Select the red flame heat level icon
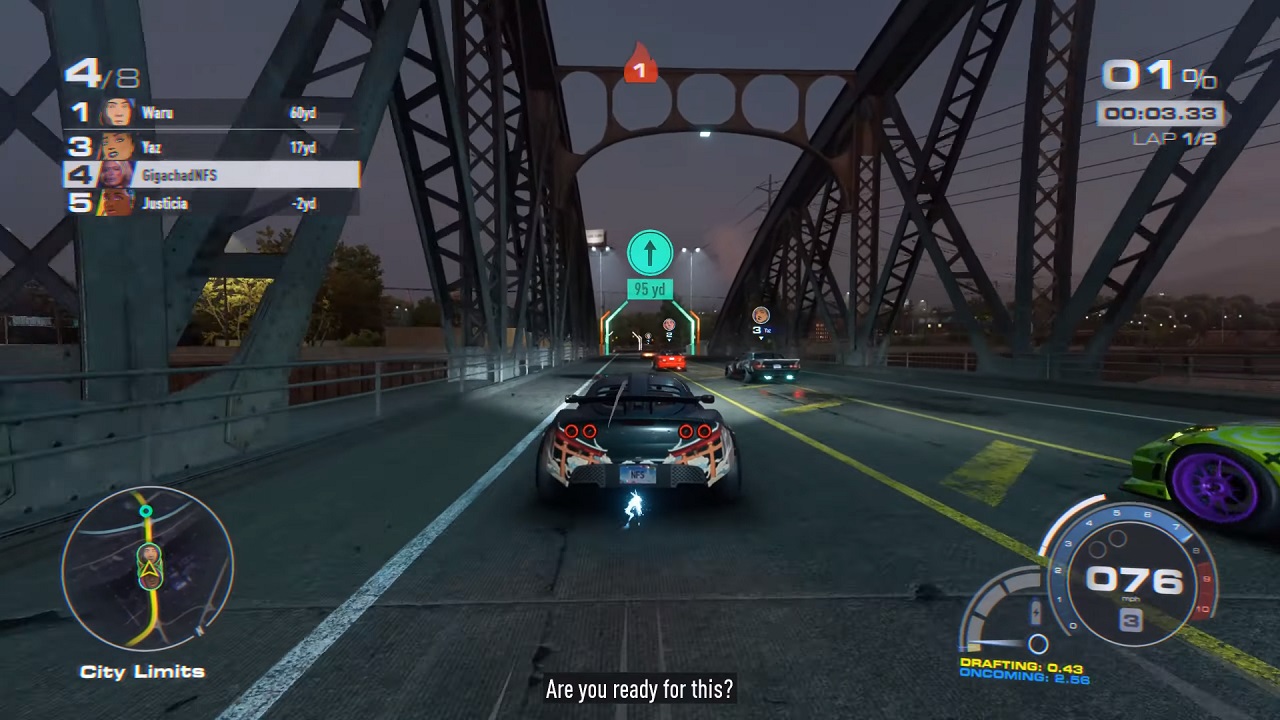This screenshot has height=720, width=1280. pos(640,64)
